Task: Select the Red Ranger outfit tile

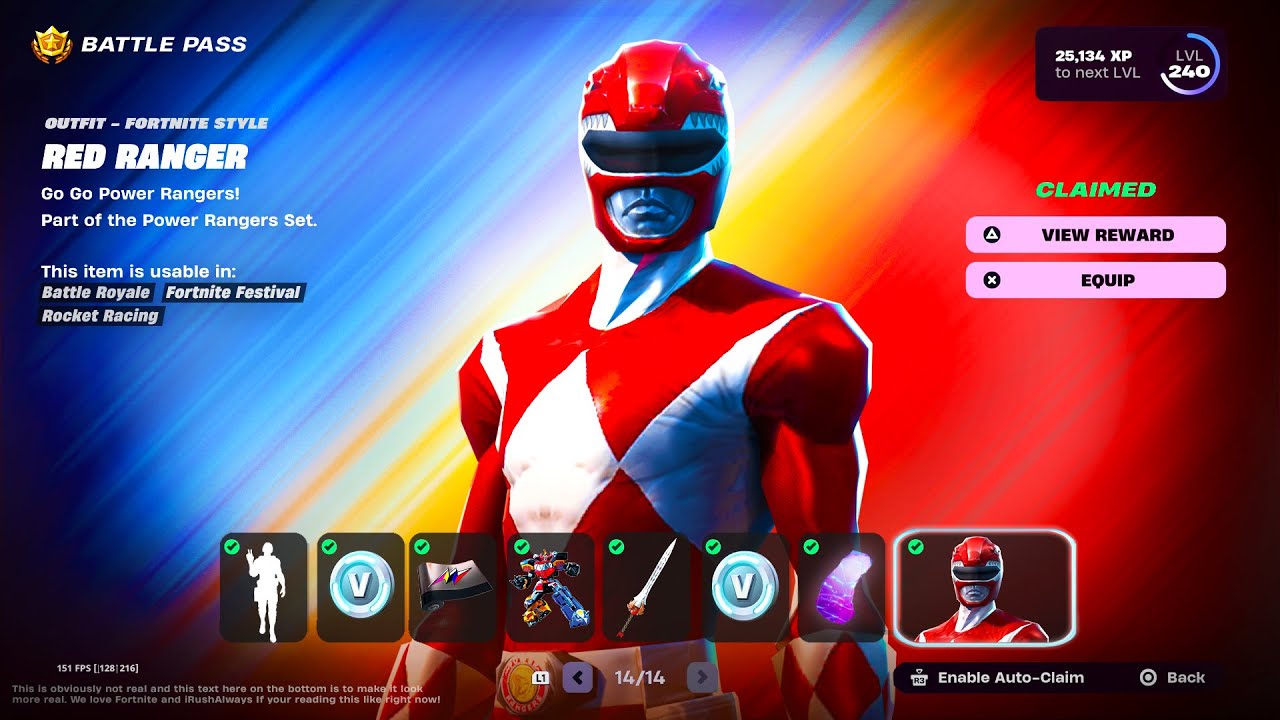Action: pos(984,587)
